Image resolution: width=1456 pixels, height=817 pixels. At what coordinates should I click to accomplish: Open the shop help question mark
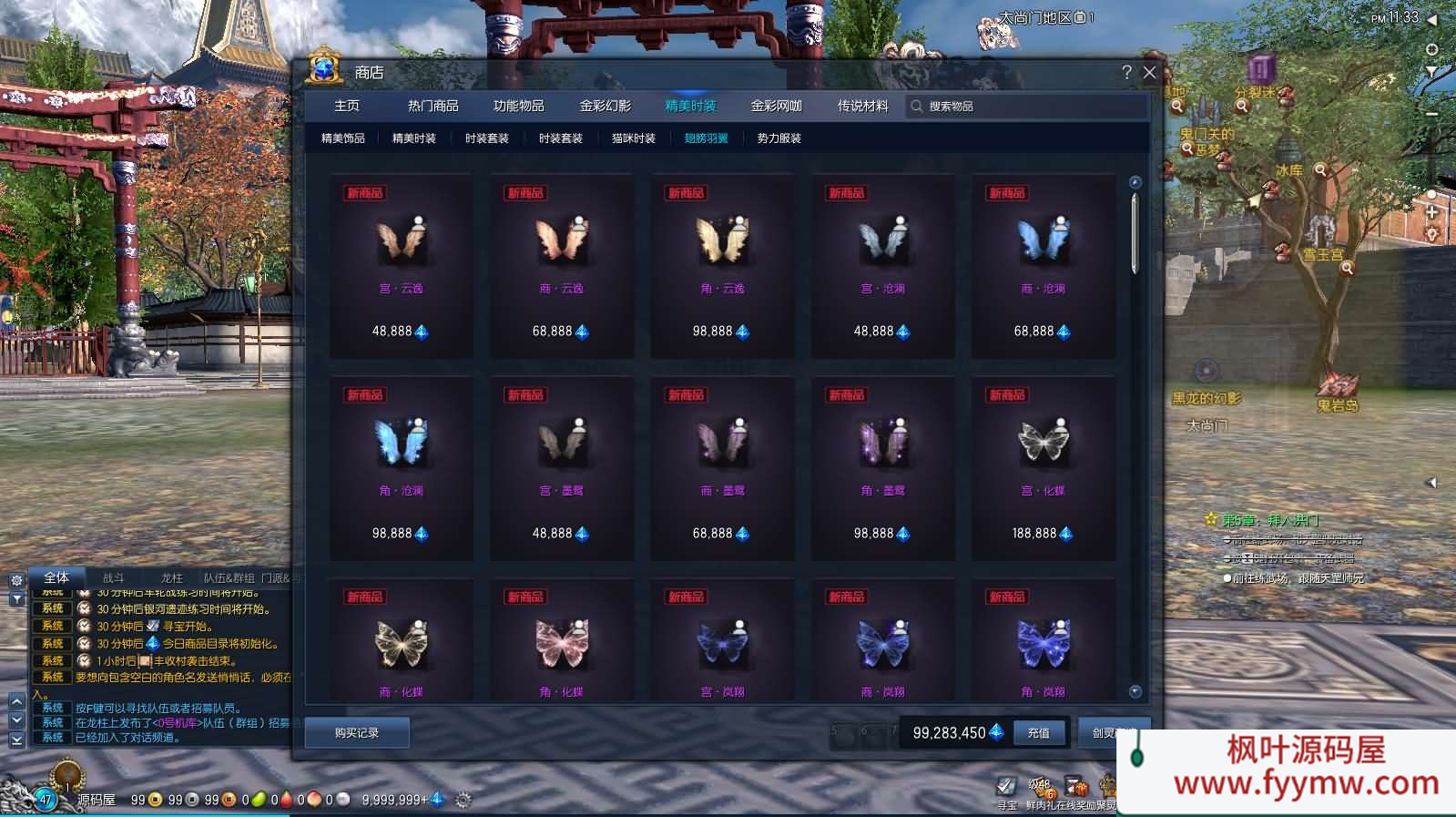pos(1126,73)
